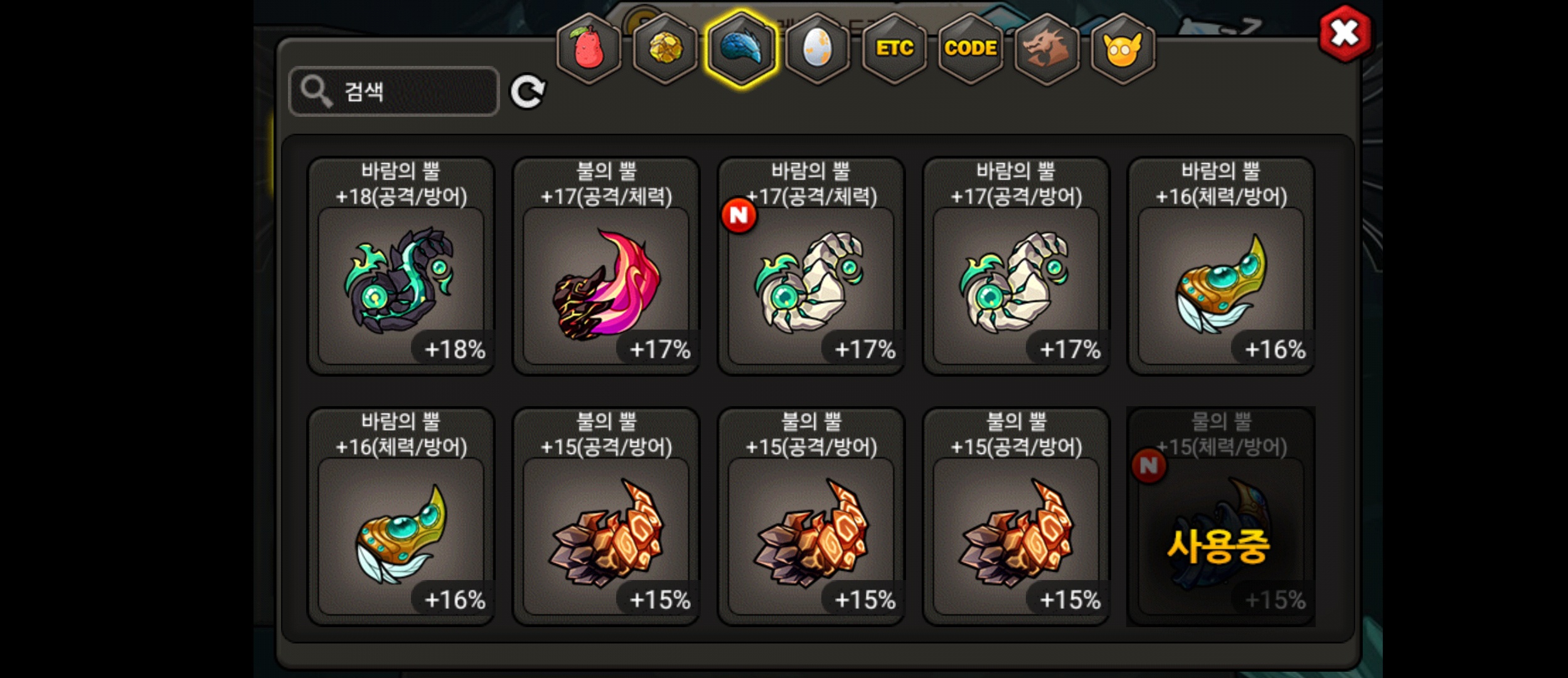This screenshot has height=678, width=1568.
Task: Switch to the red fruit tab
Action: coord(589,48)
